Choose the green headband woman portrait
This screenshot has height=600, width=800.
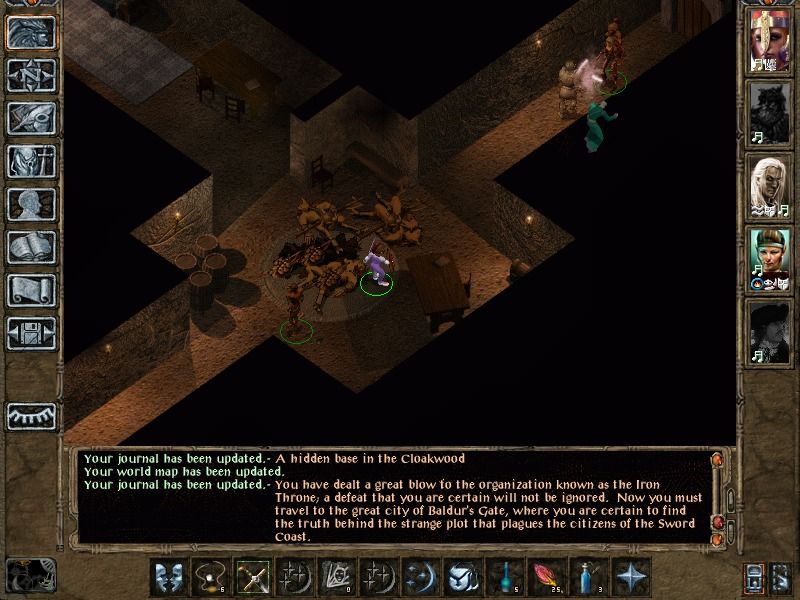click(x=769, y=258)
